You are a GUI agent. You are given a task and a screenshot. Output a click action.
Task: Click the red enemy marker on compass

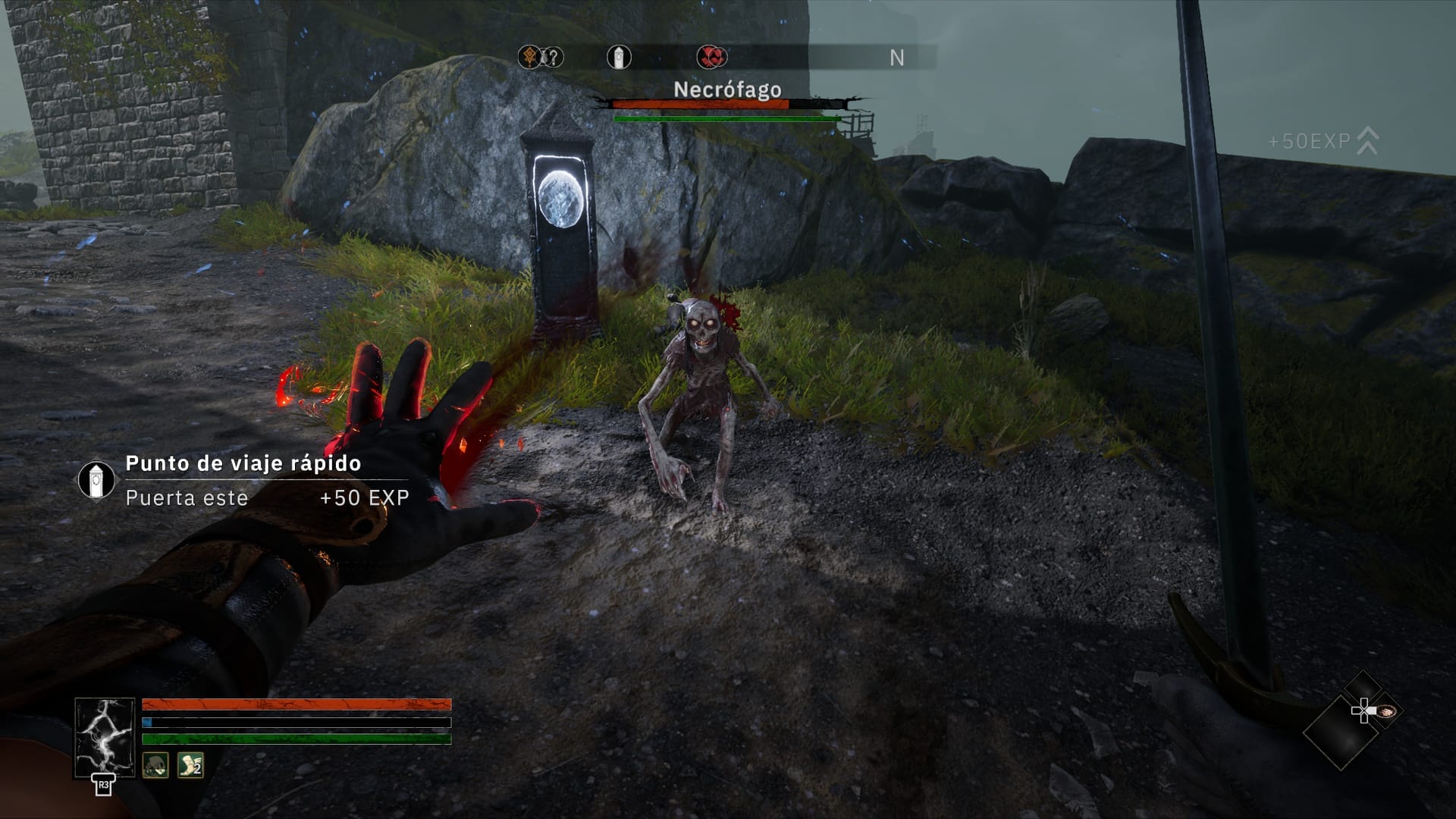(711, 57)
